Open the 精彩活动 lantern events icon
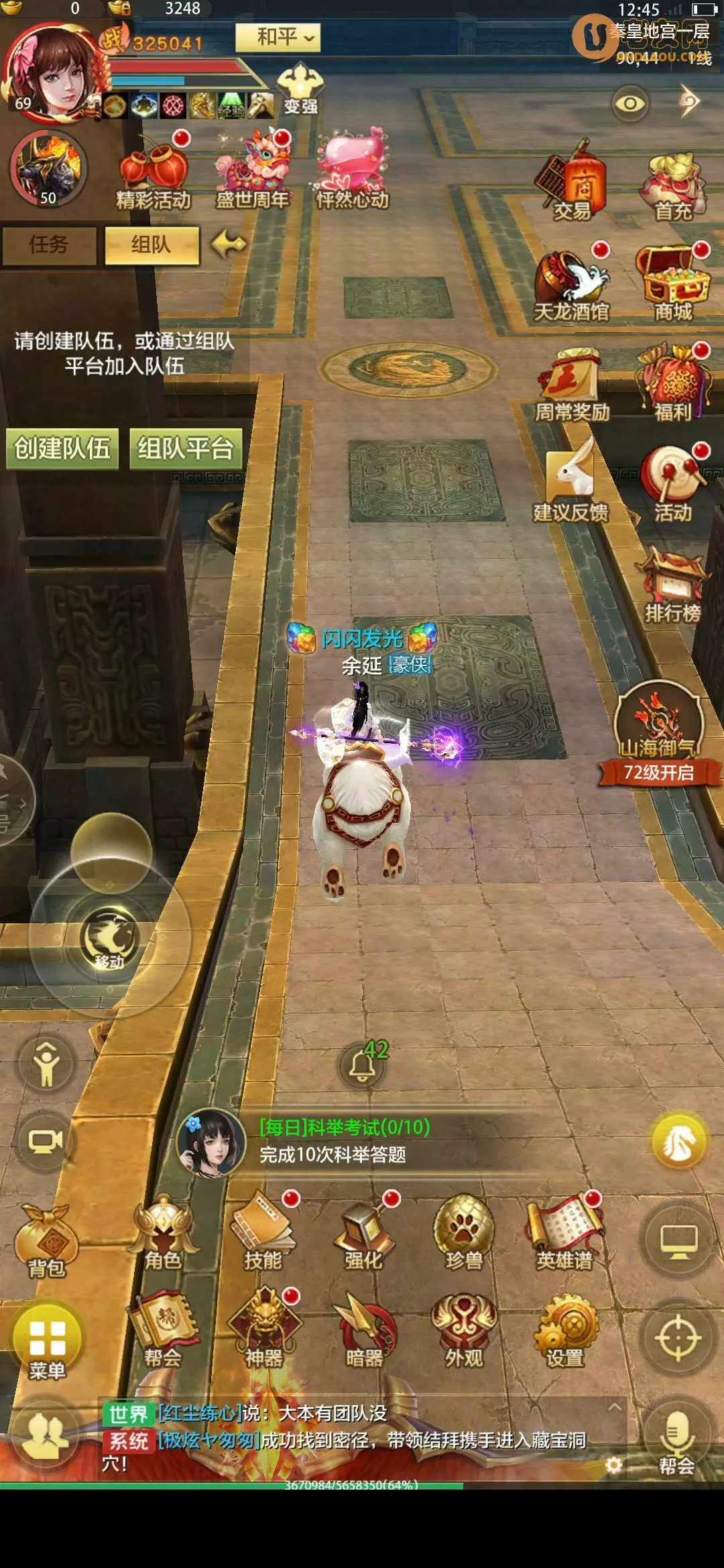Image resolution: width=724 pixels, height=1568 pixels. point(154,172)
